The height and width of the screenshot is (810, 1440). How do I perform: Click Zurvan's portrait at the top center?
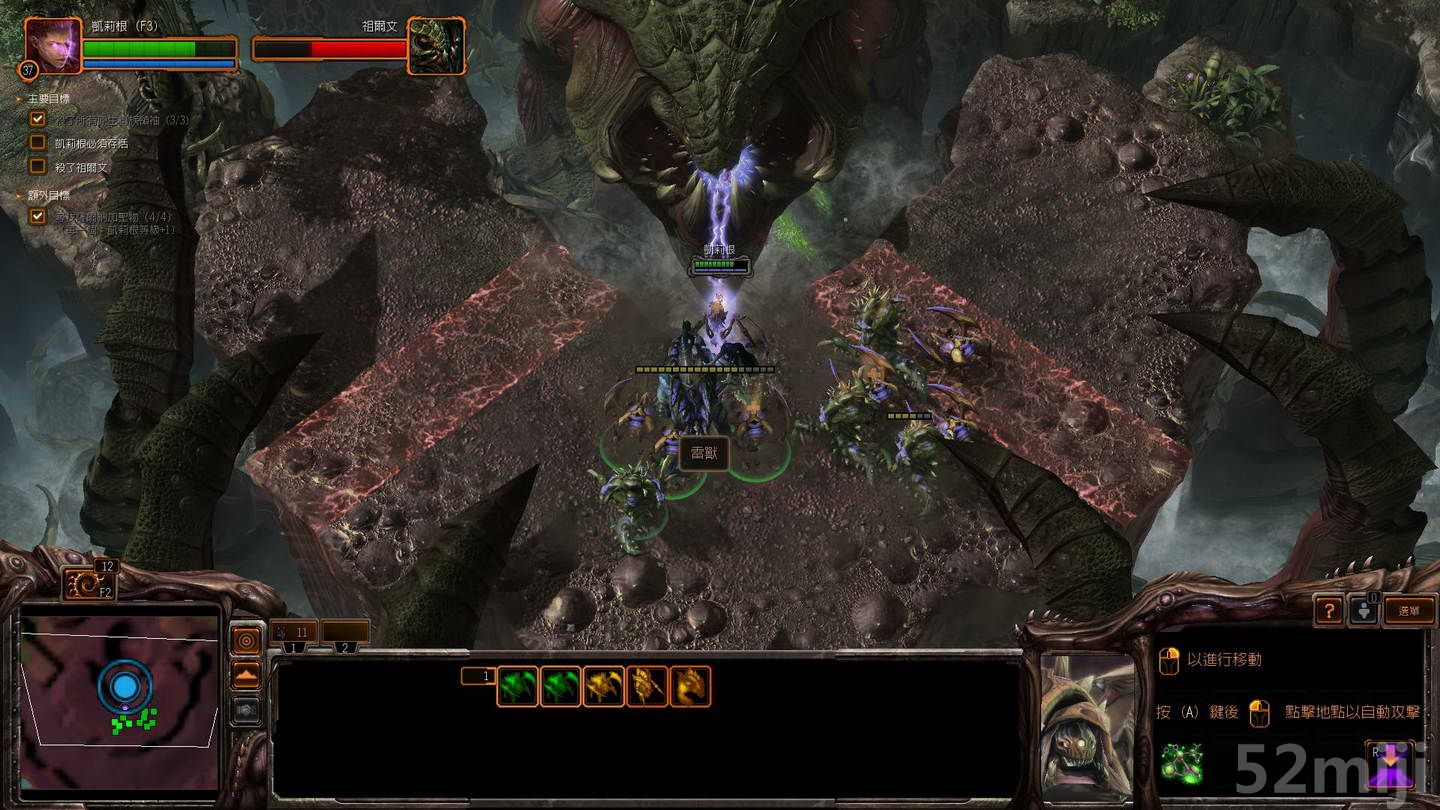click(x=437, y=43)
